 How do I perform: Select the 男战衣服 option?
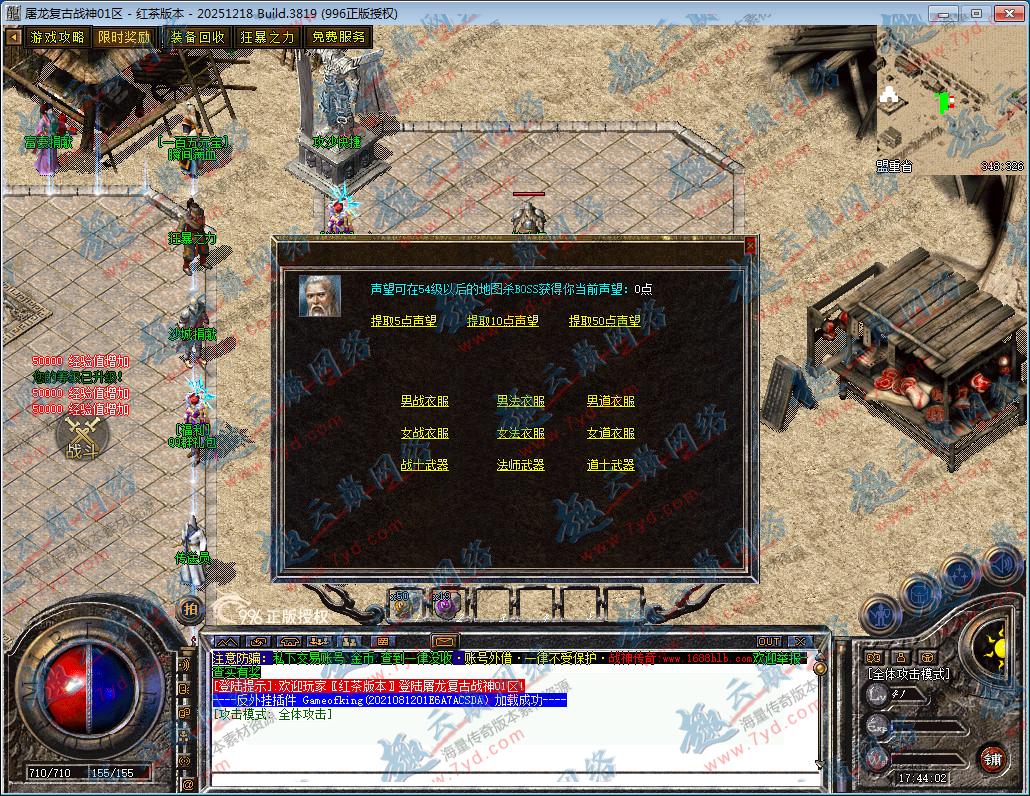[x=425, y=401]
